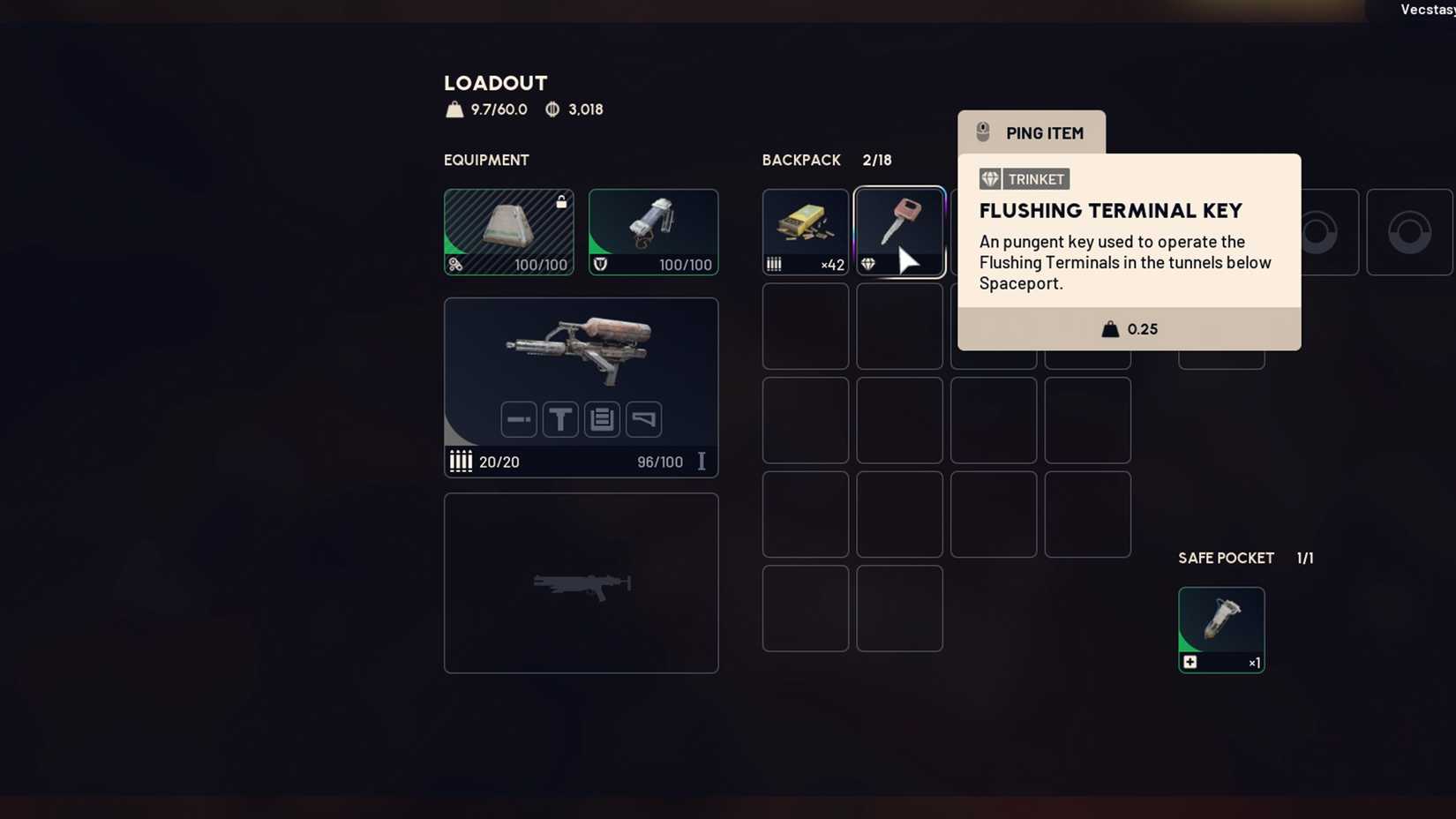Click the durability bar icon showing 96/100

(702, 461)
